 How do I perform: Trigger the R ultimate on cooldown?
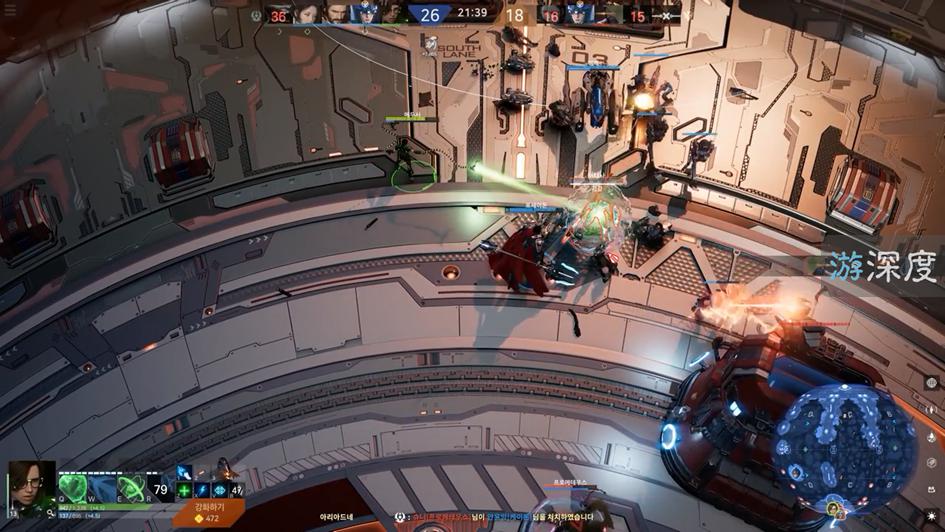coord(161,489)
